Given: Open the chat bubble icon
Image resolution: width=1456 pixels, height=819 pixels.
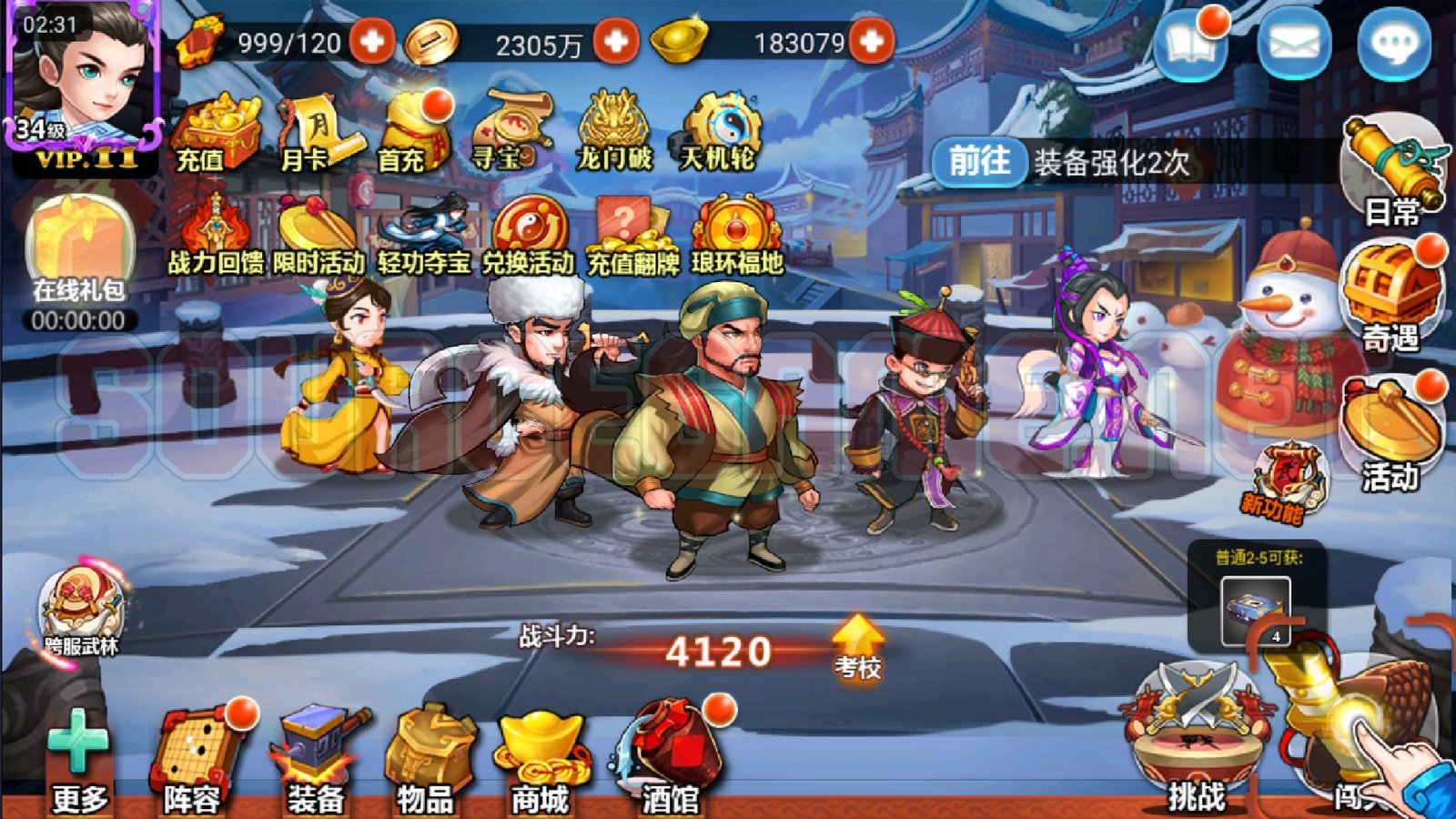Looking at the screenshot, I should click(x=1392, y=42).
